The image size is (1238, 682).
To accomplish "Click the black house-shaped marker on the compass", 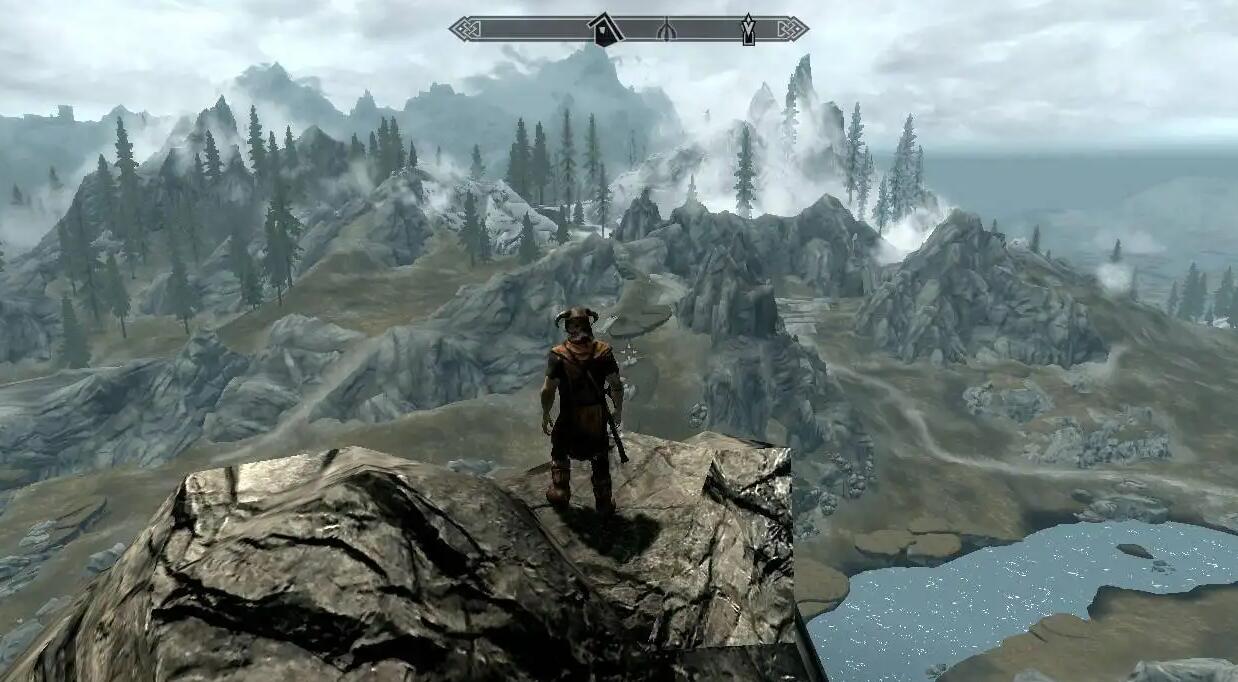I will coord(604,31).
